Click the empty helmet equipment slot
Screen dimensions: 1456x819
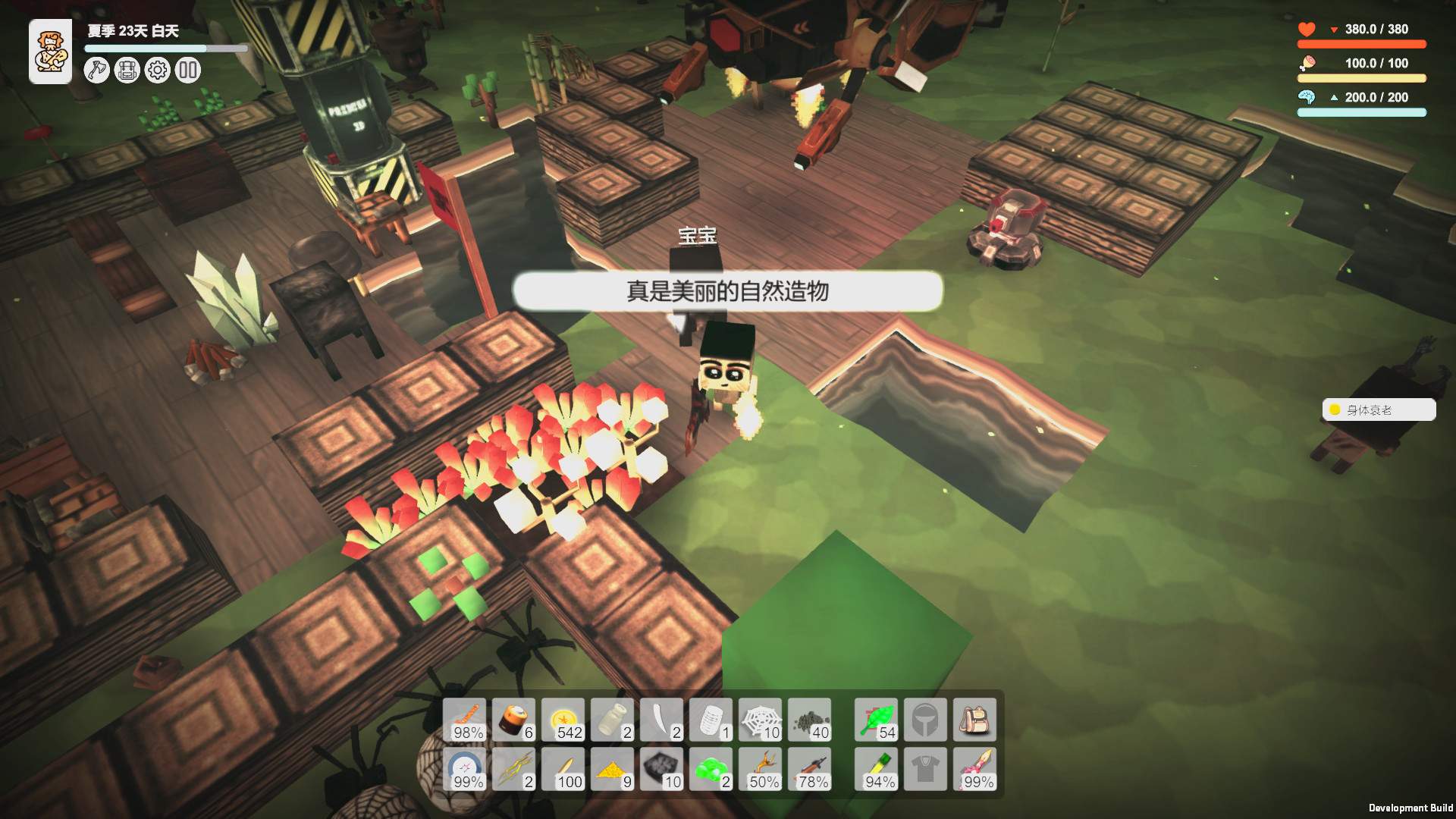(925, 719)
